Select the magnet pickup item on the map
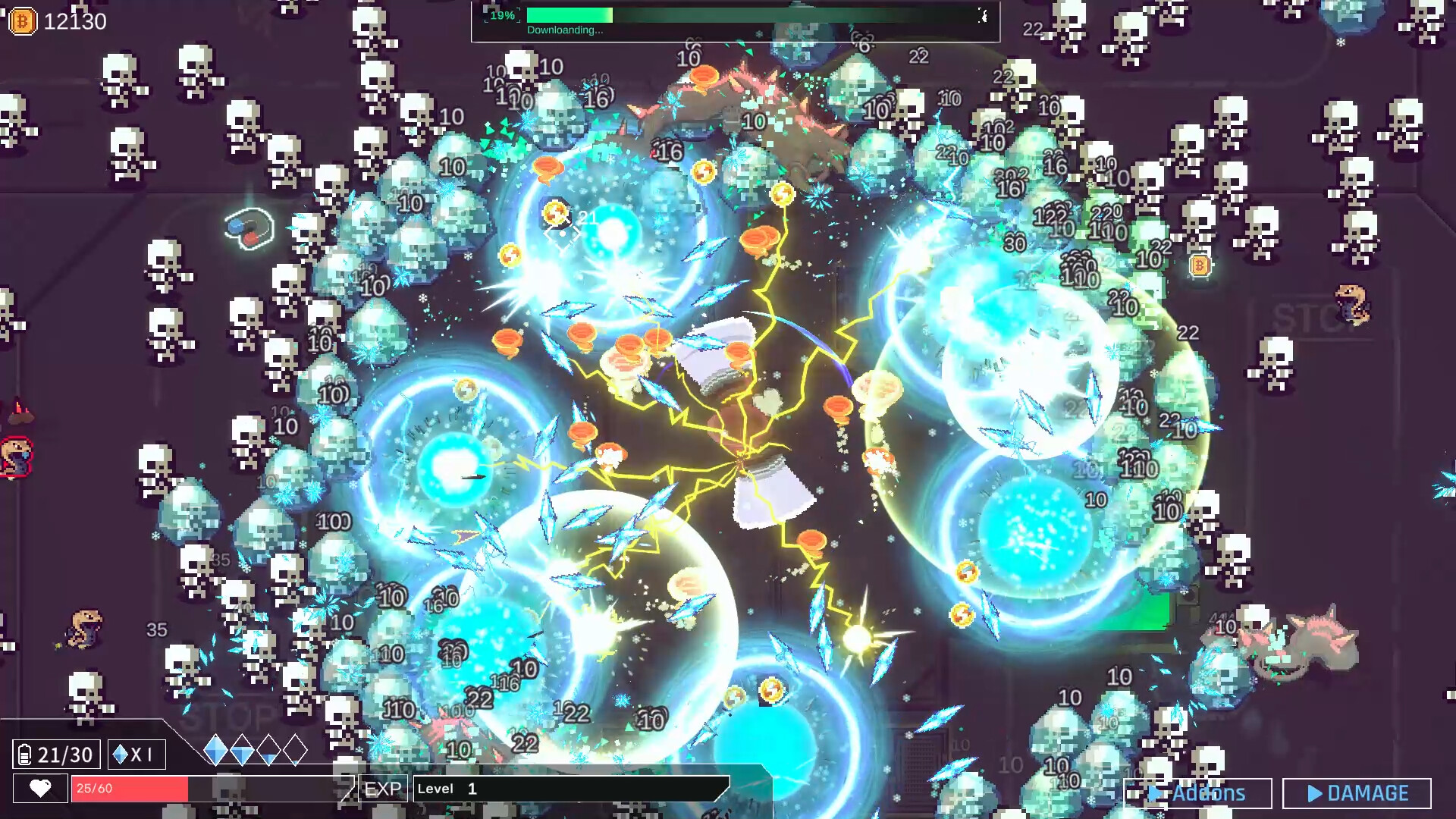Viewport: 1456px width, 819px height. click(247, 227)
